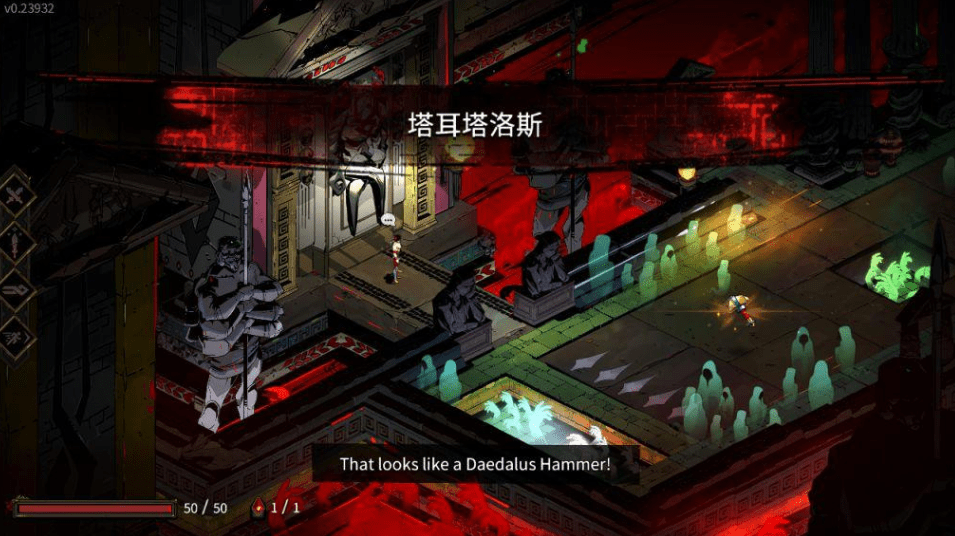
Task: Select the downward sword special trait icon
Action: click(x=17, y=242)
